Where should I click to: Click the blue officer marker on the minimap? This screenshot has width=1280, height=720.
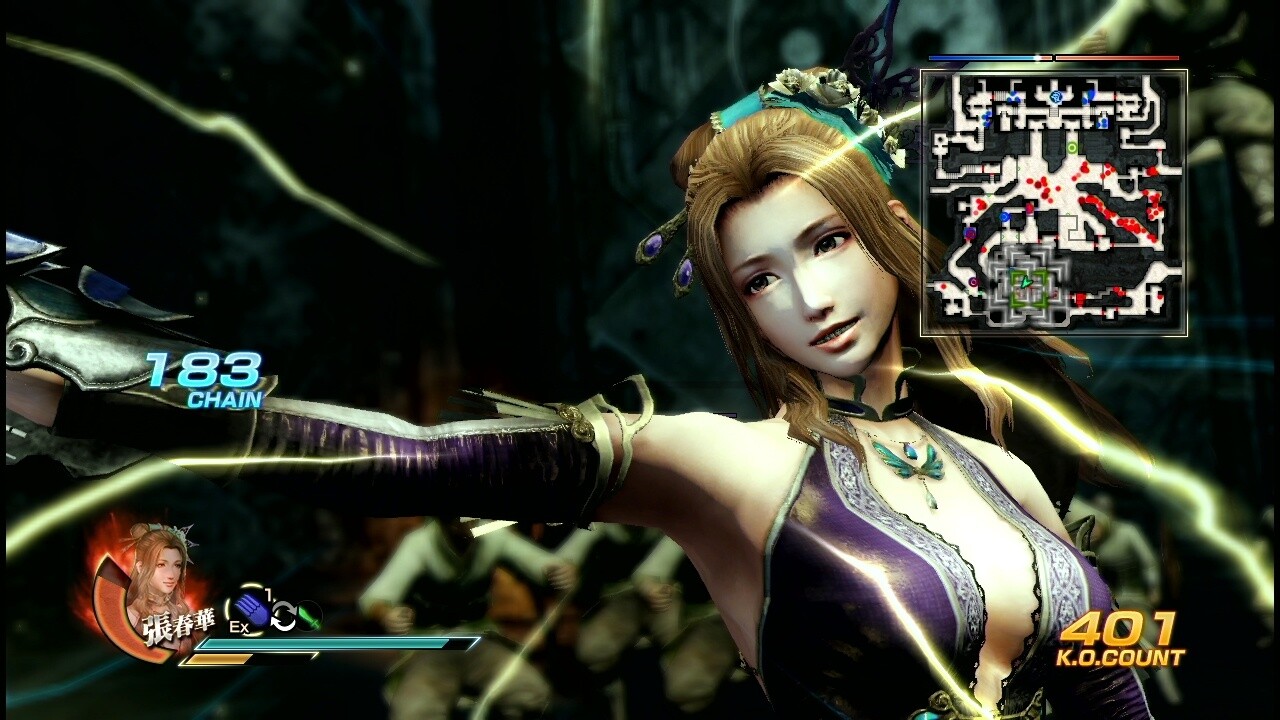pos(1003,217)
